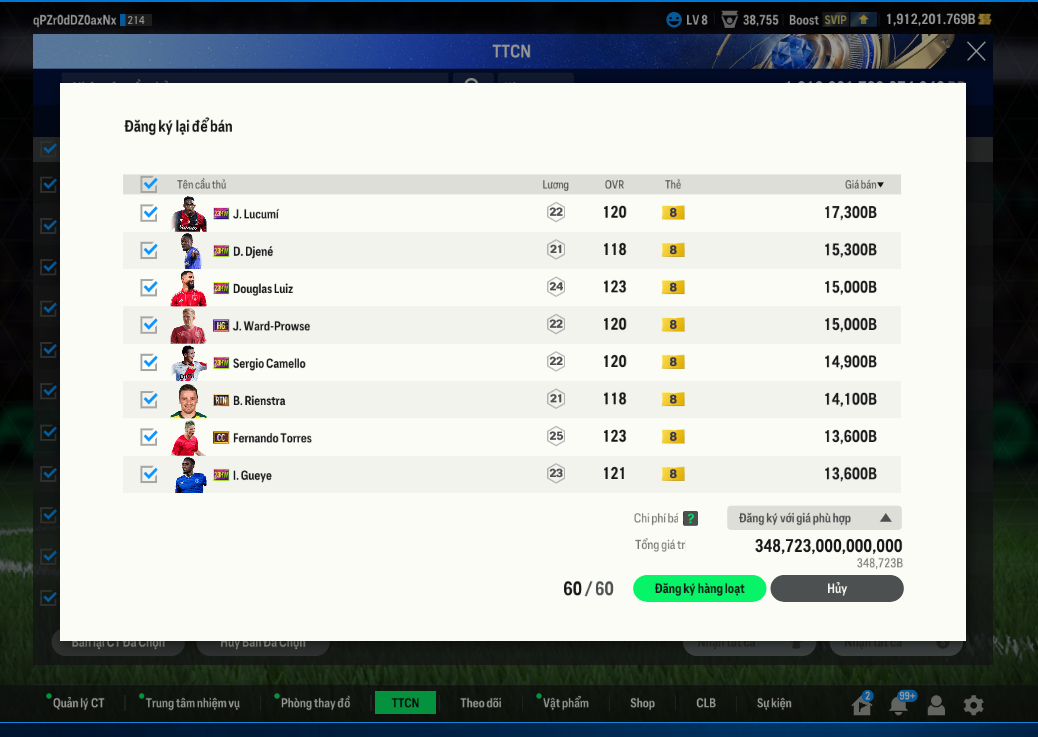Switch to the Quản lý CT tab
Image resolution: width=1038 pixels, height=737 pixels.
pos(78,703)
